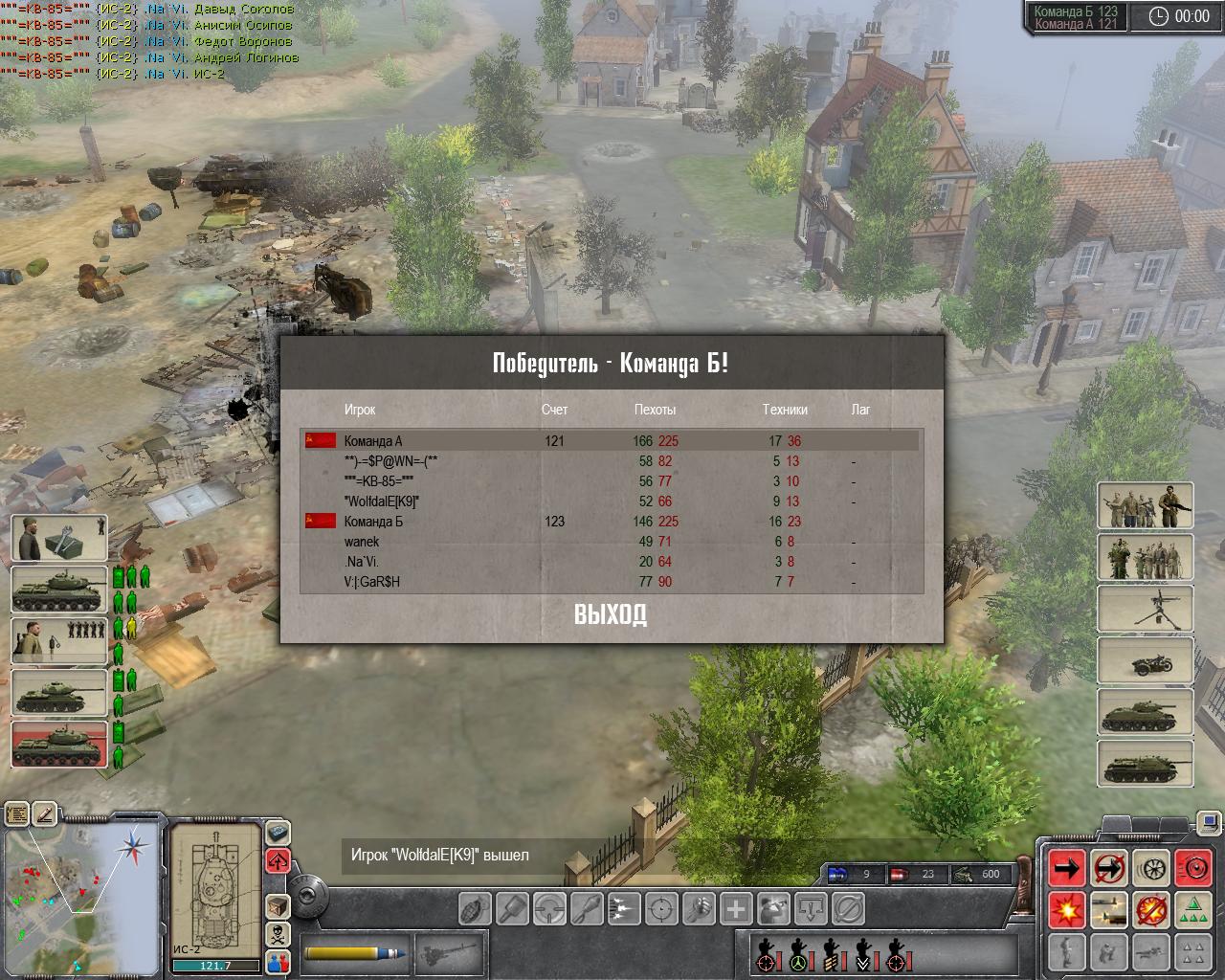Image resolution: width=1225 pixels, height=980 pixels.
Task: Select the red-highlighted tank unit card
Action: pyautogui.click(x=59, y=745)
